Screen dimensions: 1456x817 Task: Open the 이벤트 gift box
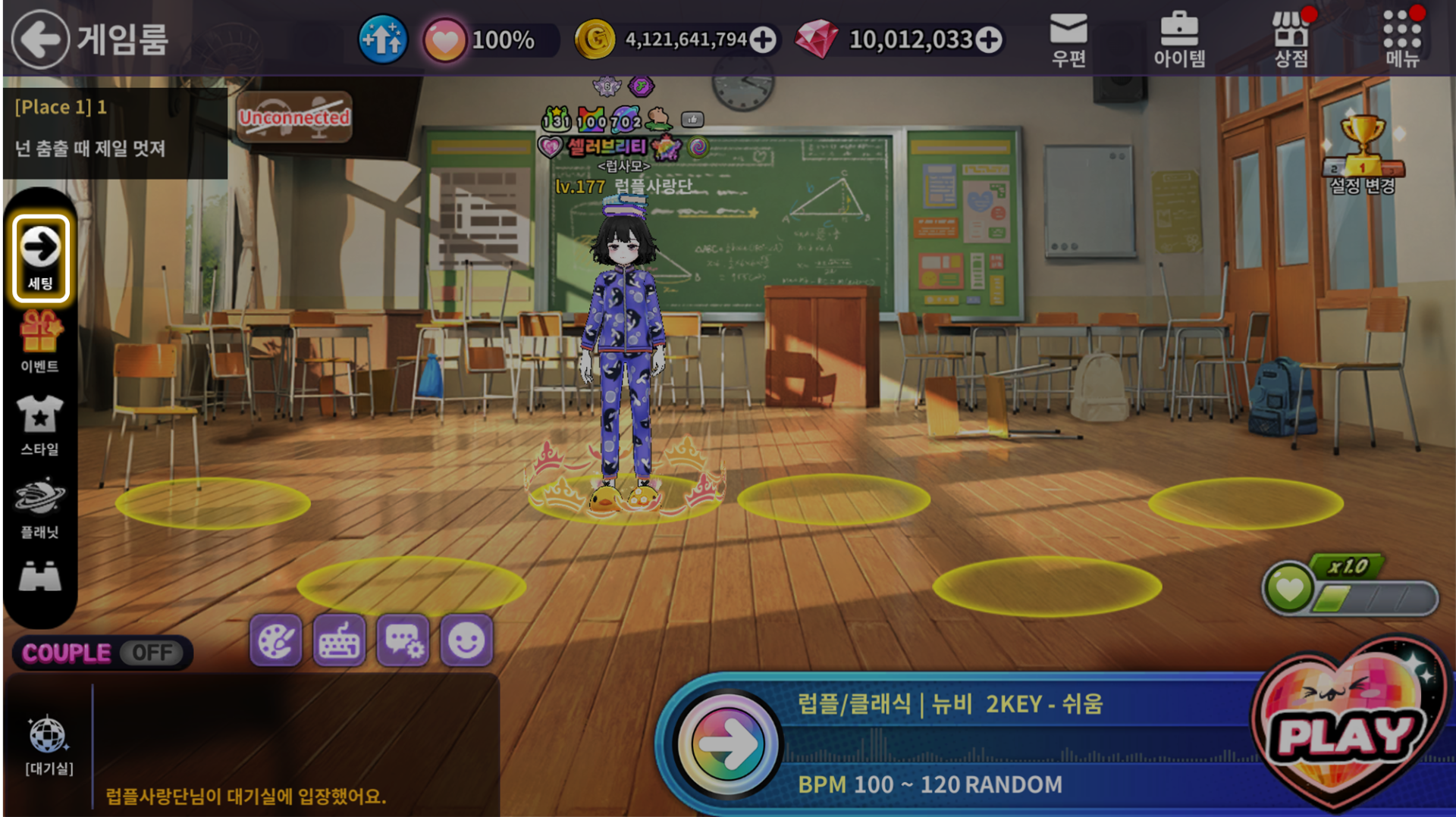coord(40,342)
